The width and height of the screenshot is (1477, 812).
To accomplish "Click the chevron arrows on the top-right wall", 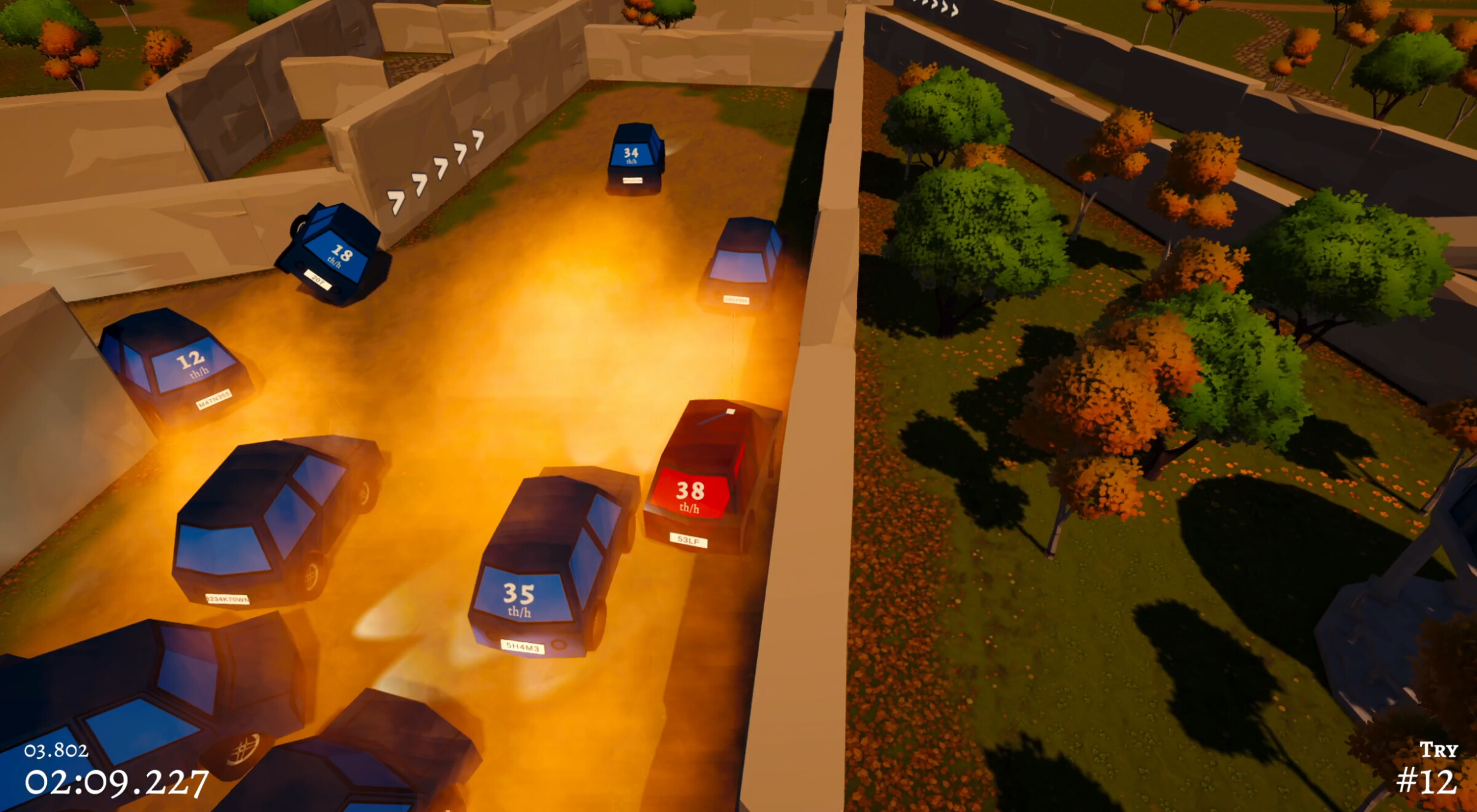I will point(935,9).
